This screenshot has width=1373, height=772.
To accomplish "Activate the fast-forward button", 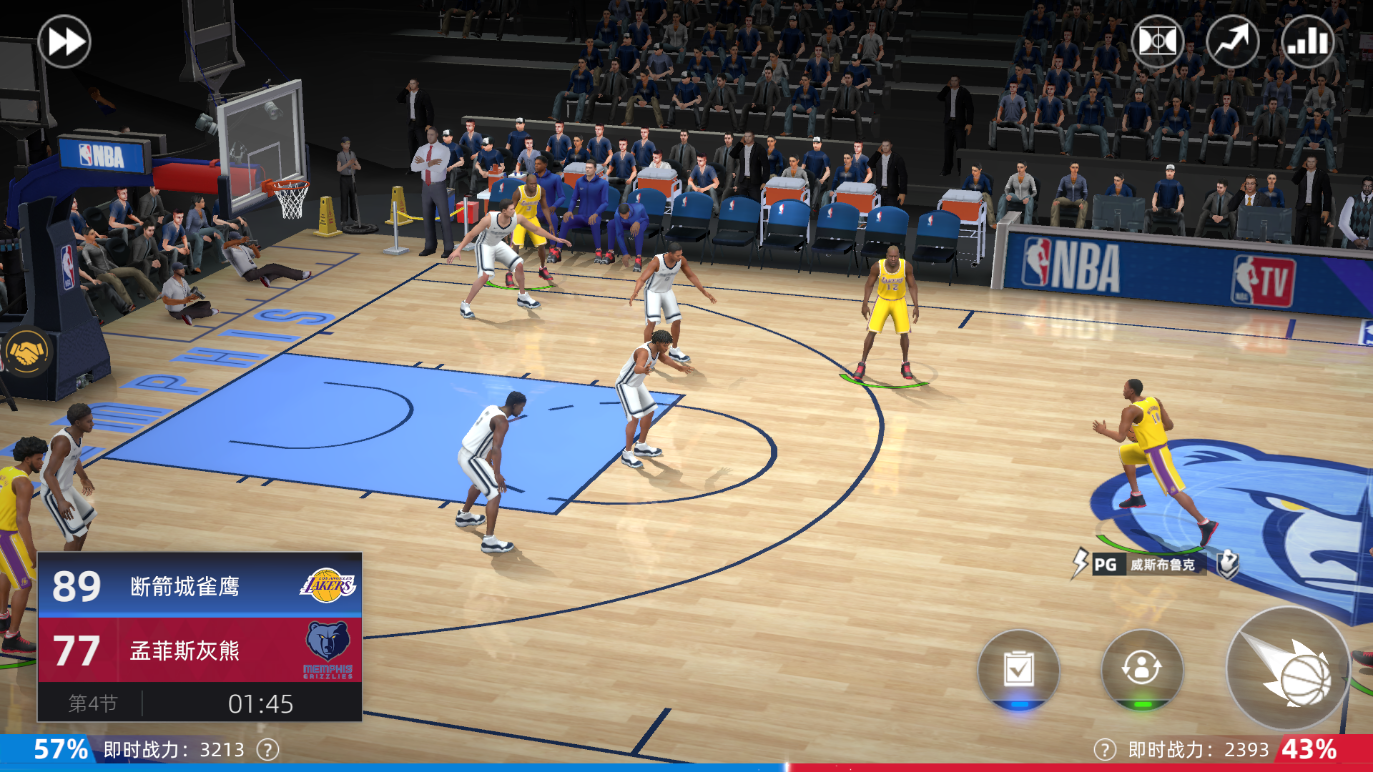I will 64,42.
